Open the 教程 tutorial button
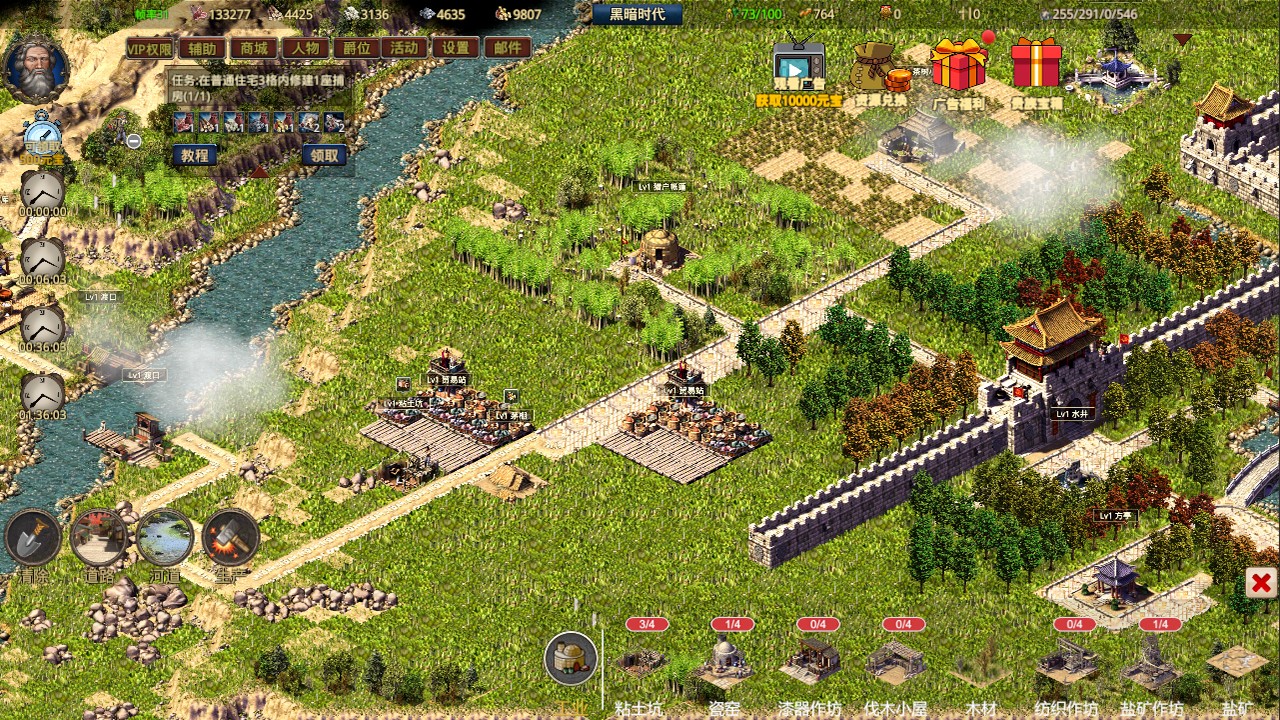 195,155
